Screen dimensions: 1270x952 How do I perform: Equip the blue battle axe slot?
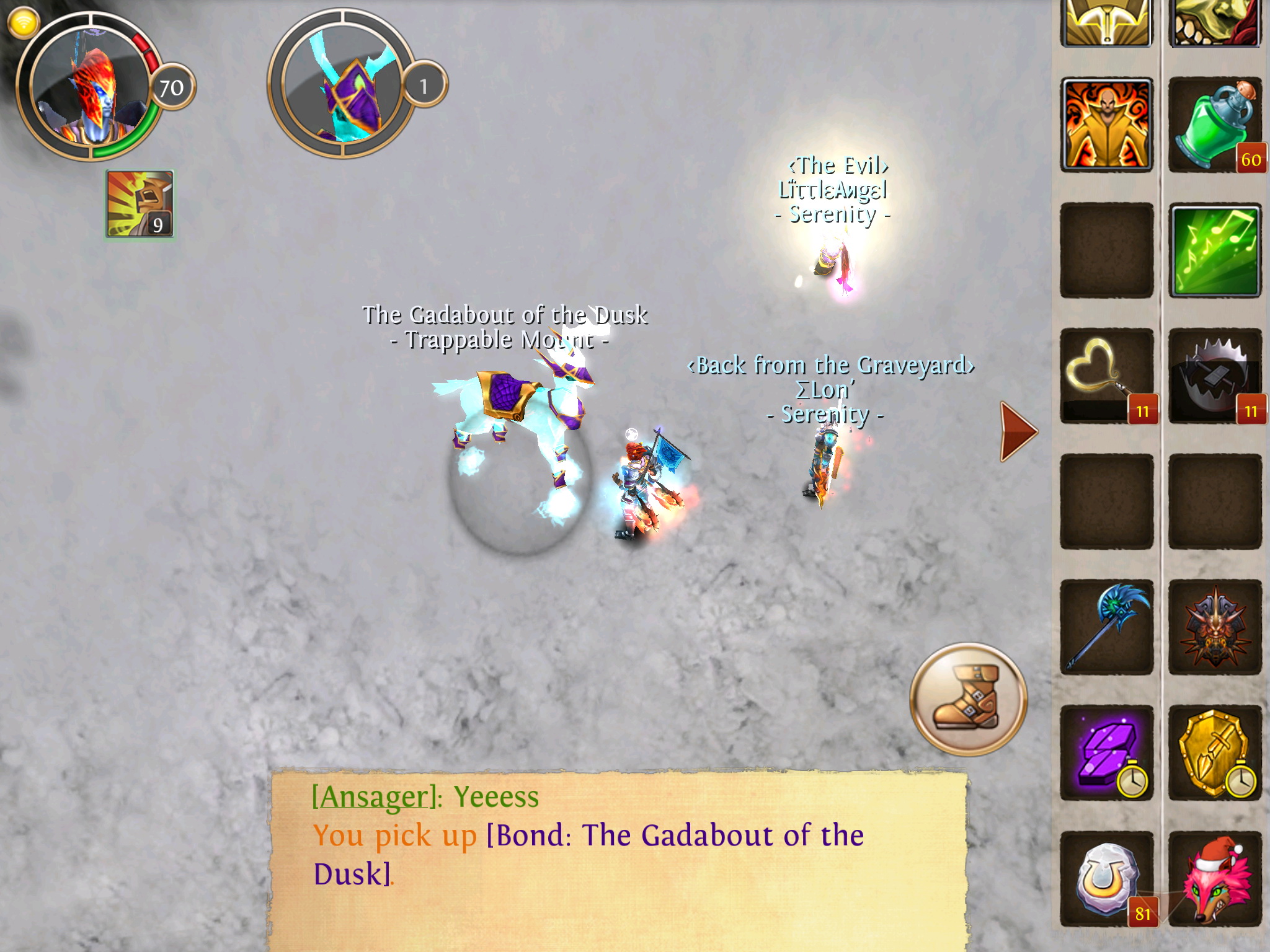click(1107, 627)
